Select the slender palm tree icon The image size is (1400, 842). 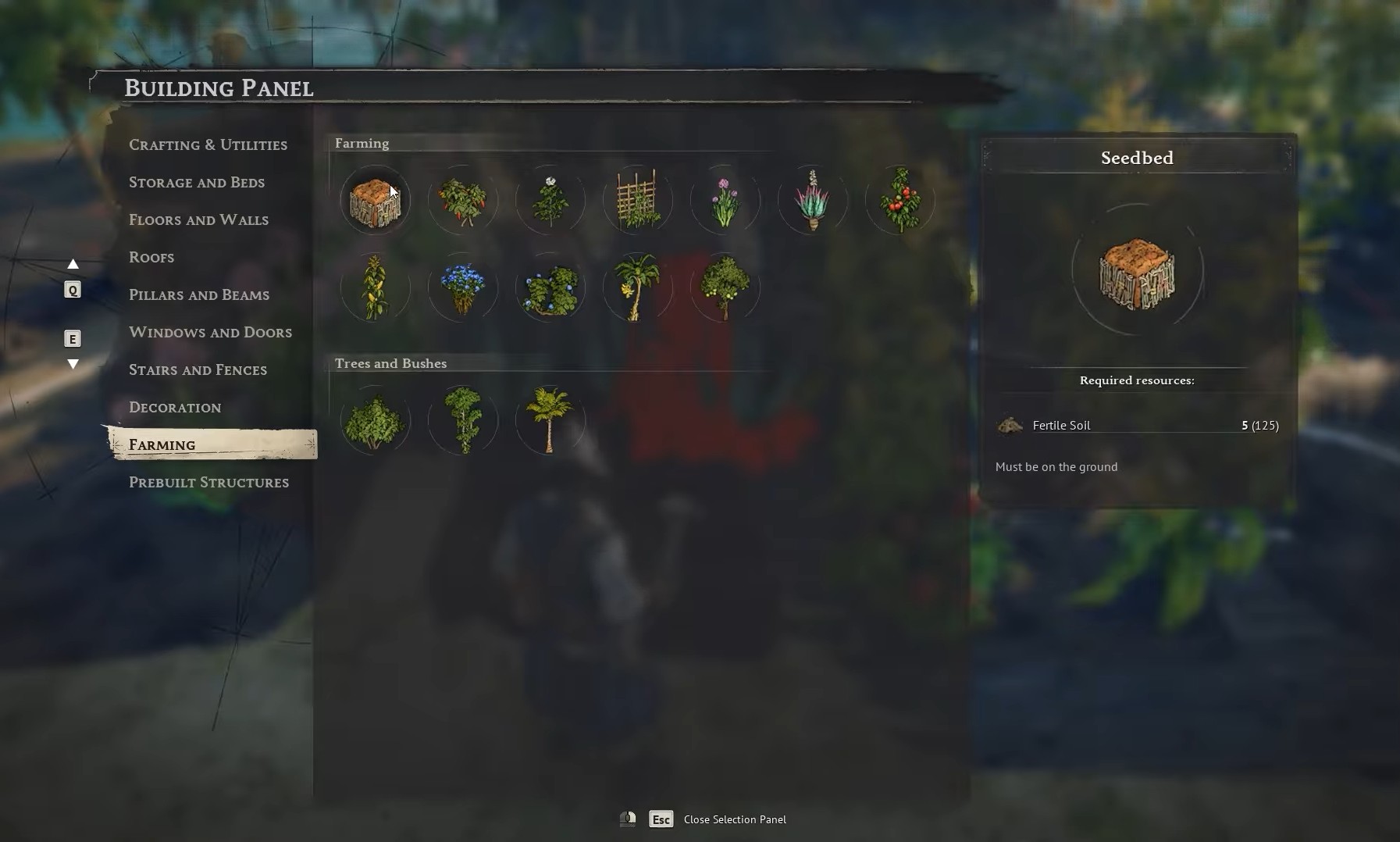[550, 420]
